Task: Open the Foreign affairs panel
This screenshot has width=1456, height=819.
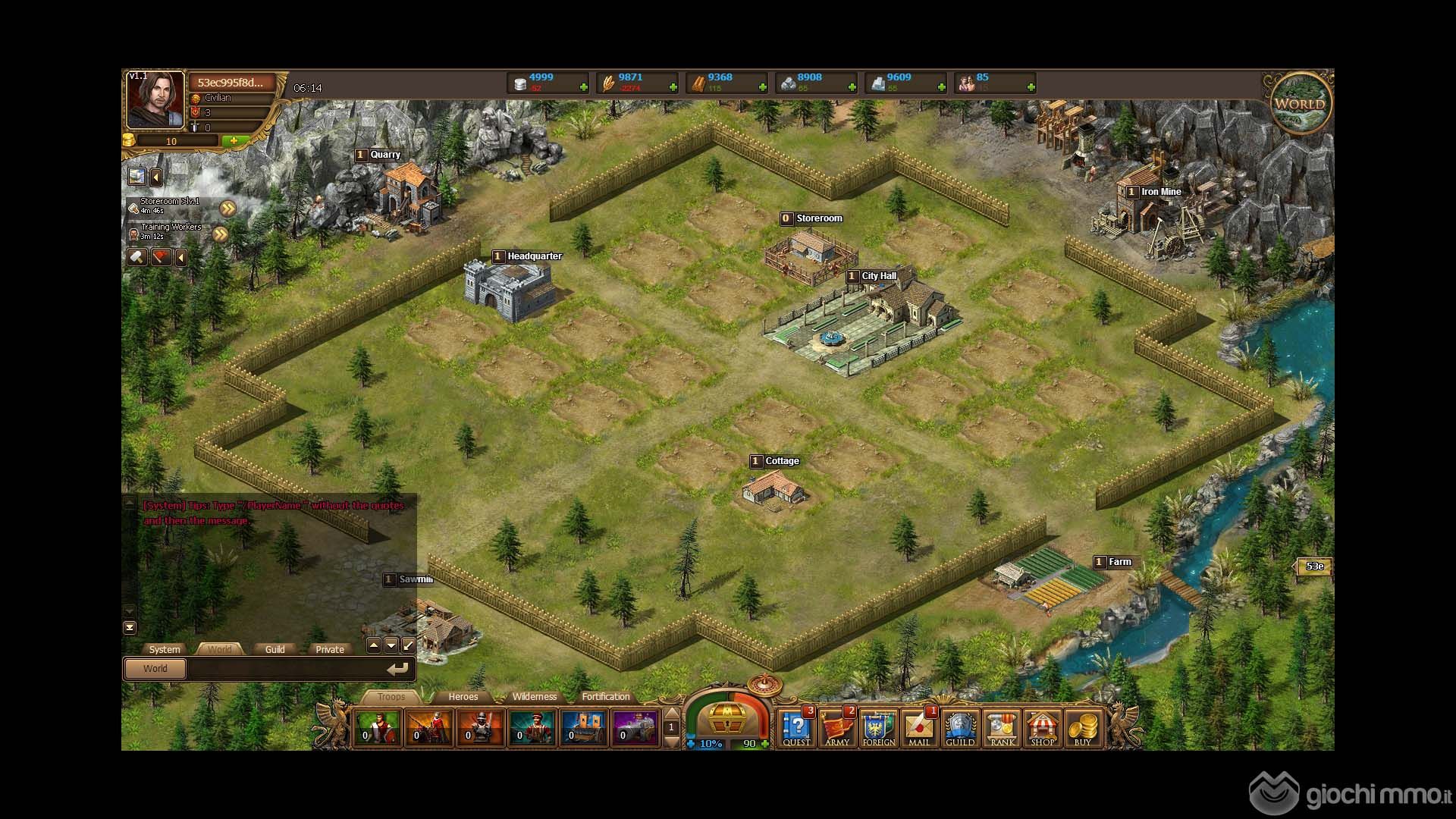Action: point(878,728)
